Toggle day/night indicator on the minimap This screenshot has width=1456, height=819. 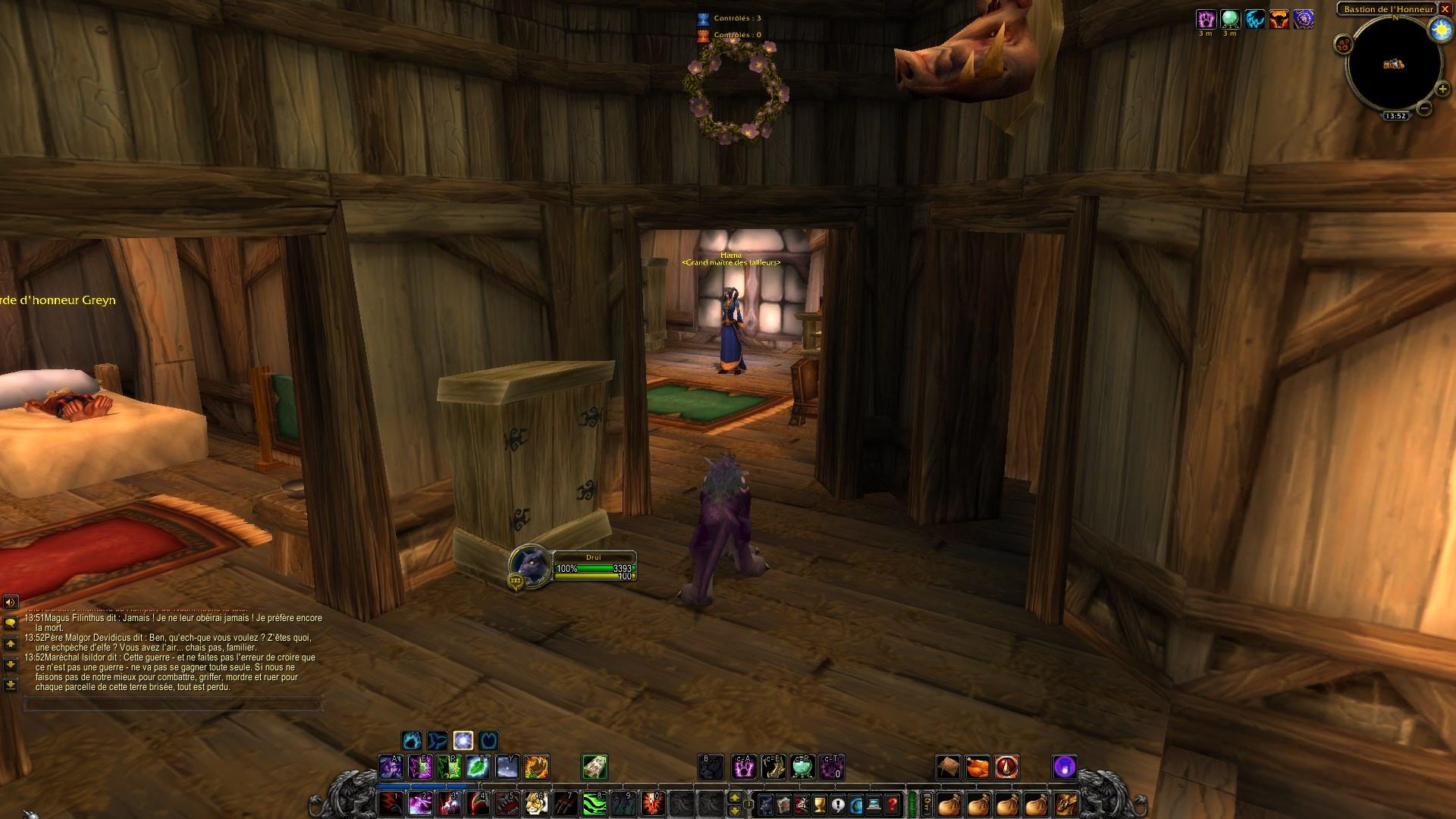1442,30
